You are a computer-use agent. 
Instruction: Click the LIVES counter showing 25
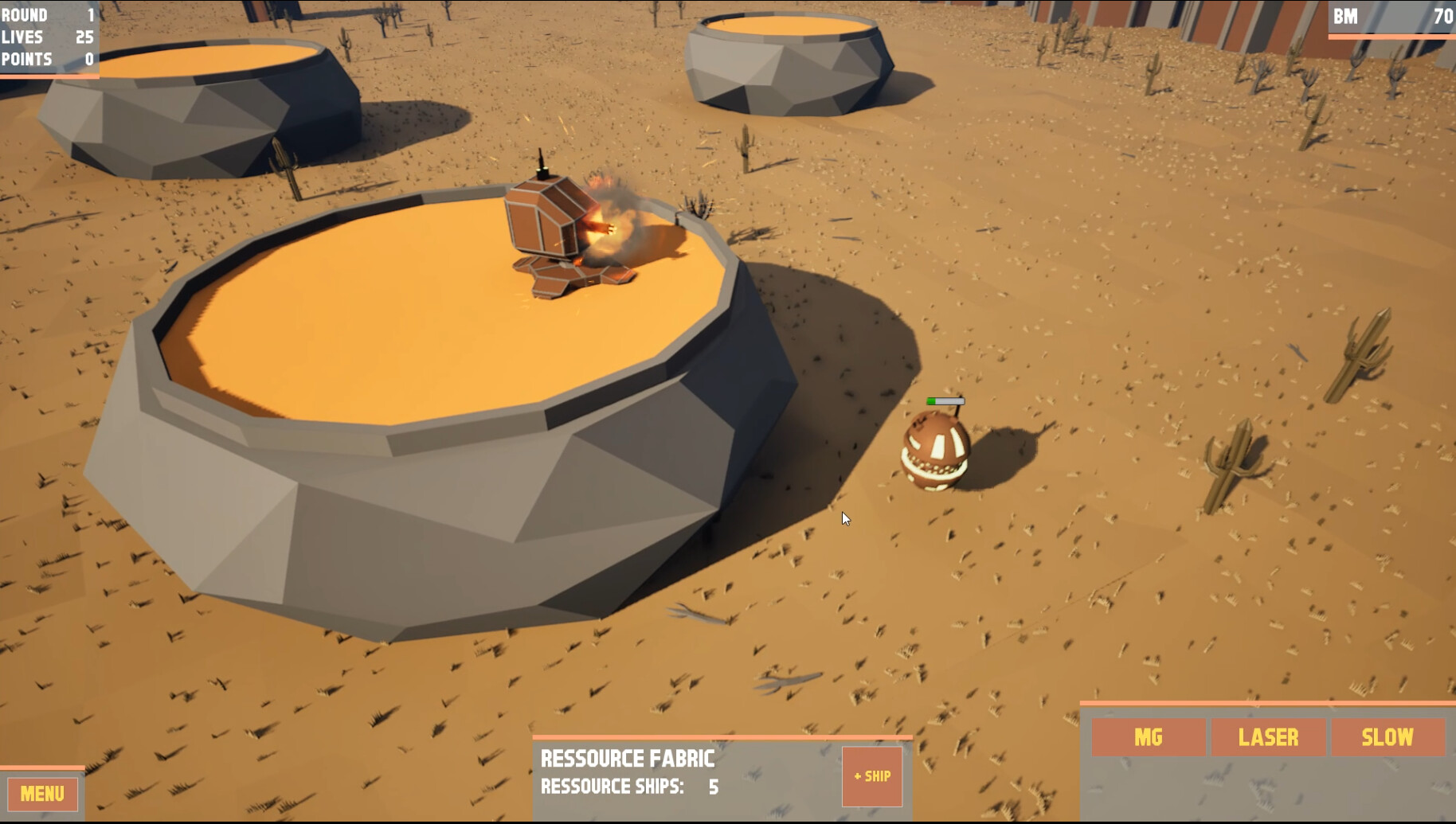48,37
